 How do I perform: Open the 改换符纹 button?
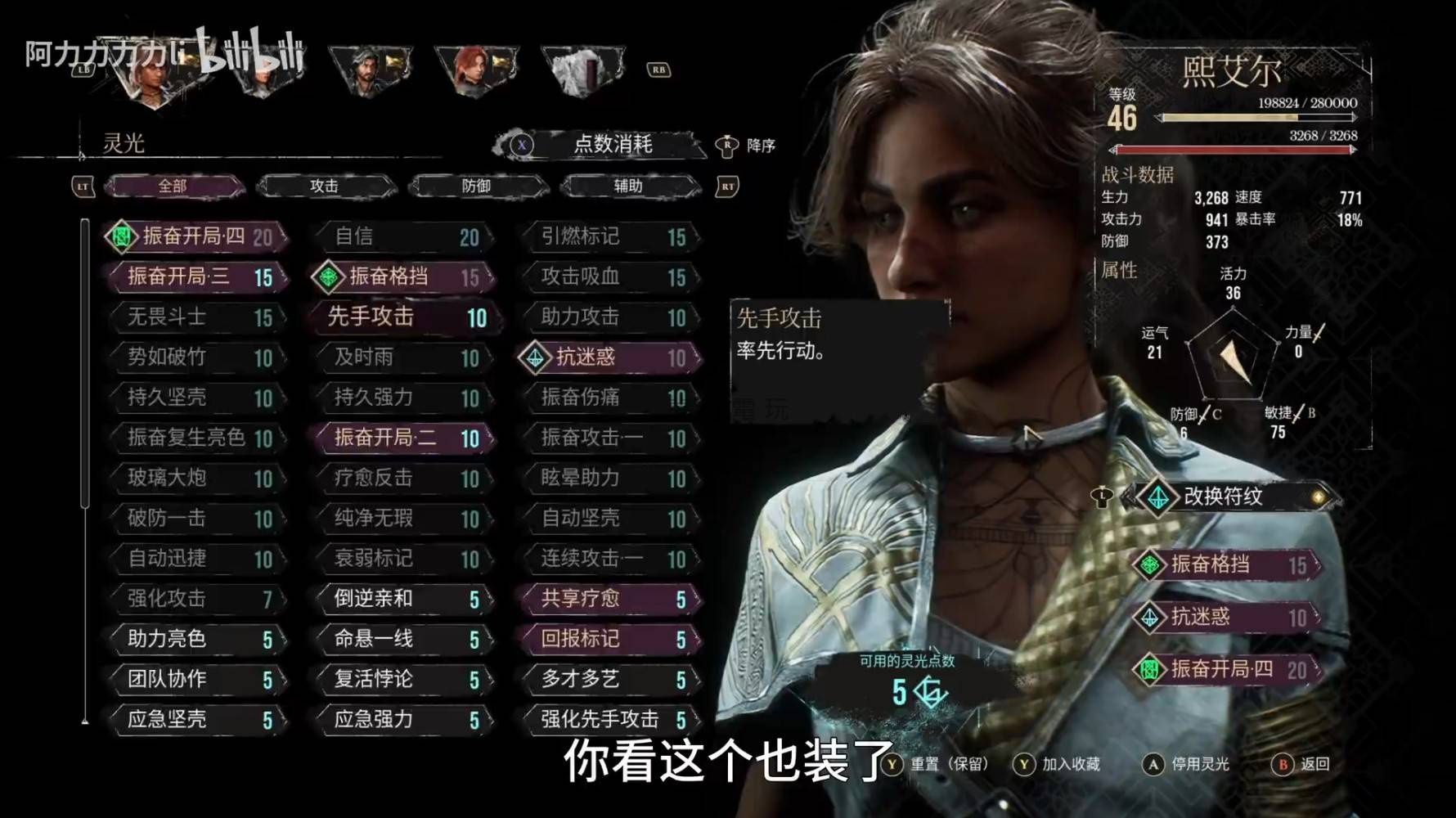coord(1231,497)
